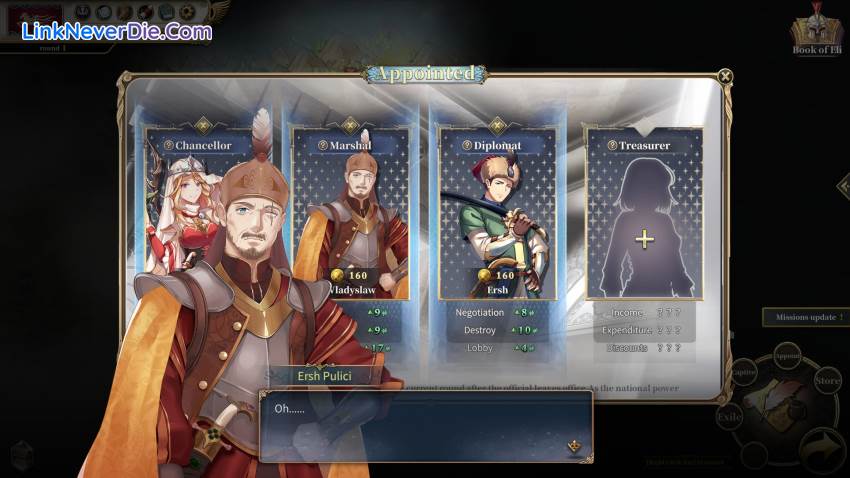Remove the appointed Marshal with the X badge
Image resolution: width=850 pixels, height=478 pixels.
[x=350, y=126]
